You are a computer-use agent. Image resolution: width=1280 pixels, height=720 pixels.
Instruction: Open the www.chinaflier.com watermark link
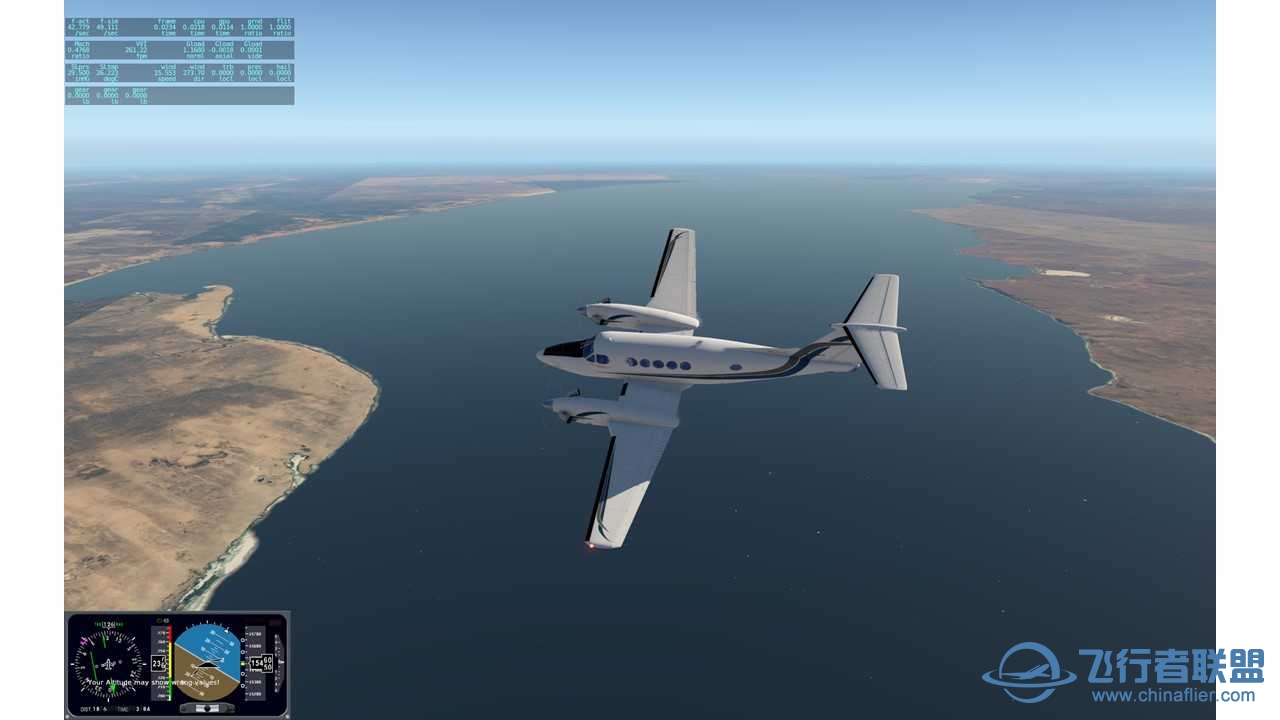point(1173,696)
